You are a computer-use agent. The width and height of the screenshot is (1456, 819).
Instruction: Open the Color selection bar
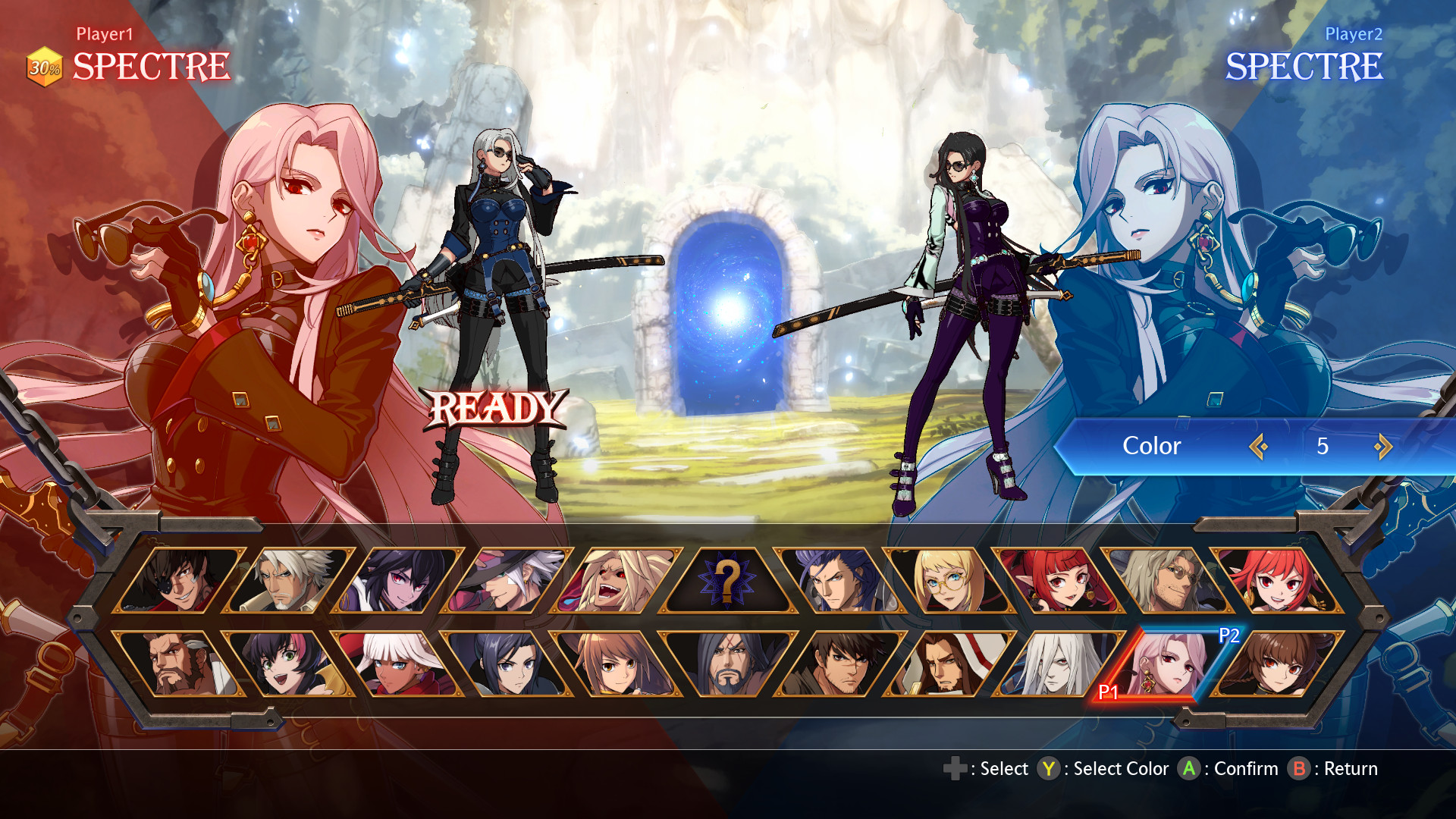click(x=1150, y=446)
